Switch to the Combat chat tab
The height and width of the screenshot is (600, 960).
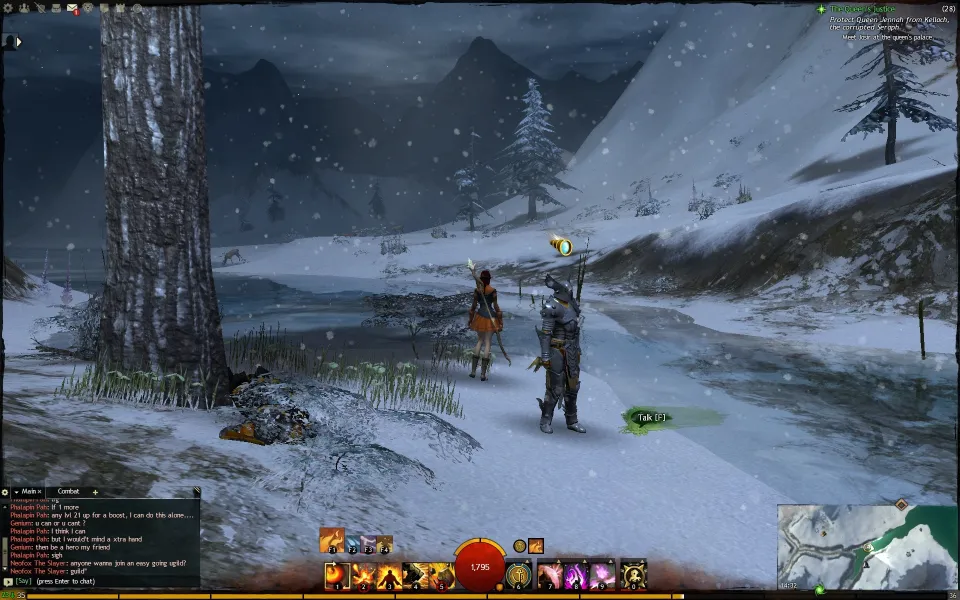[68, 491]
